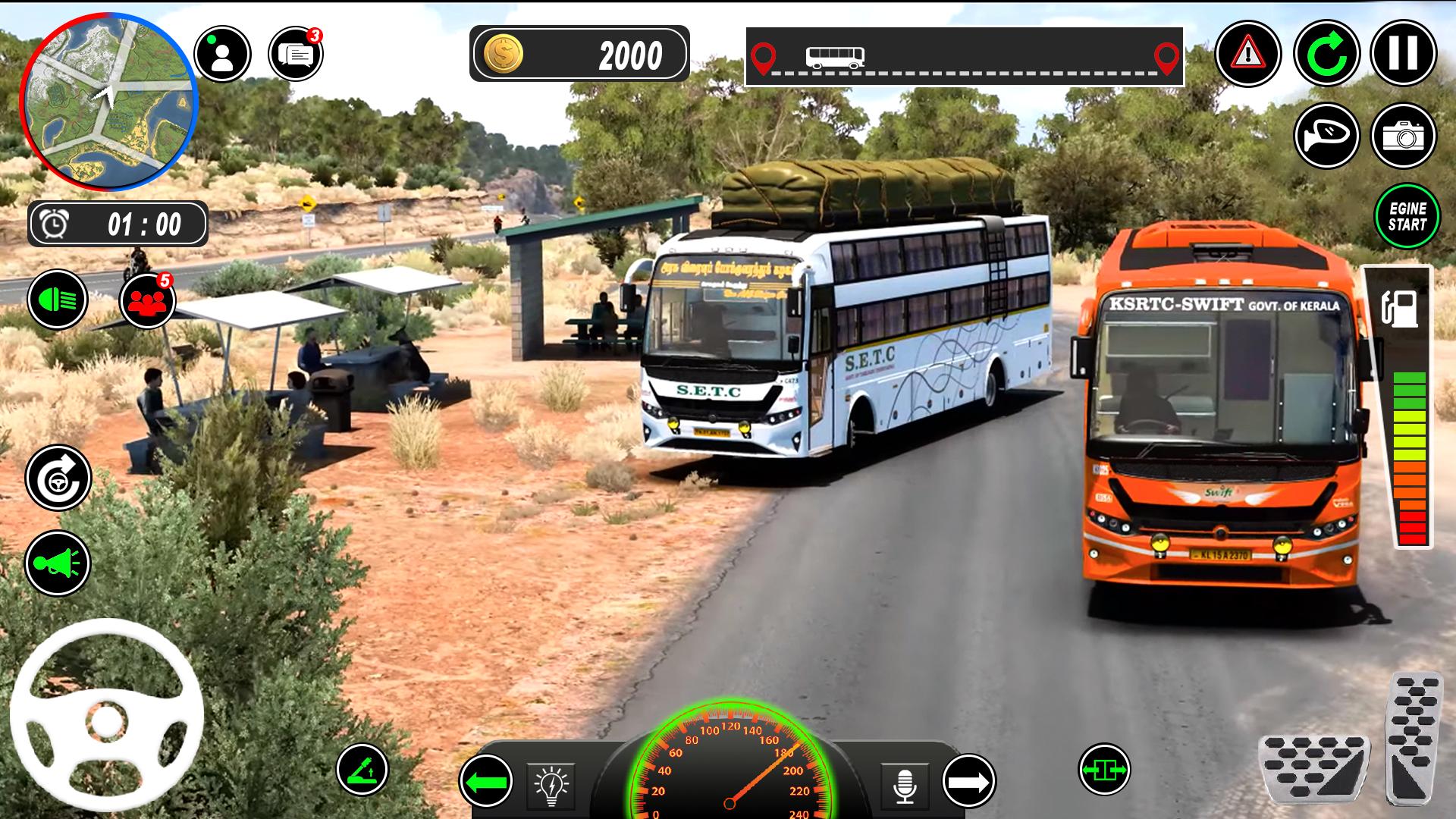Open the red passengers icon

148,301
